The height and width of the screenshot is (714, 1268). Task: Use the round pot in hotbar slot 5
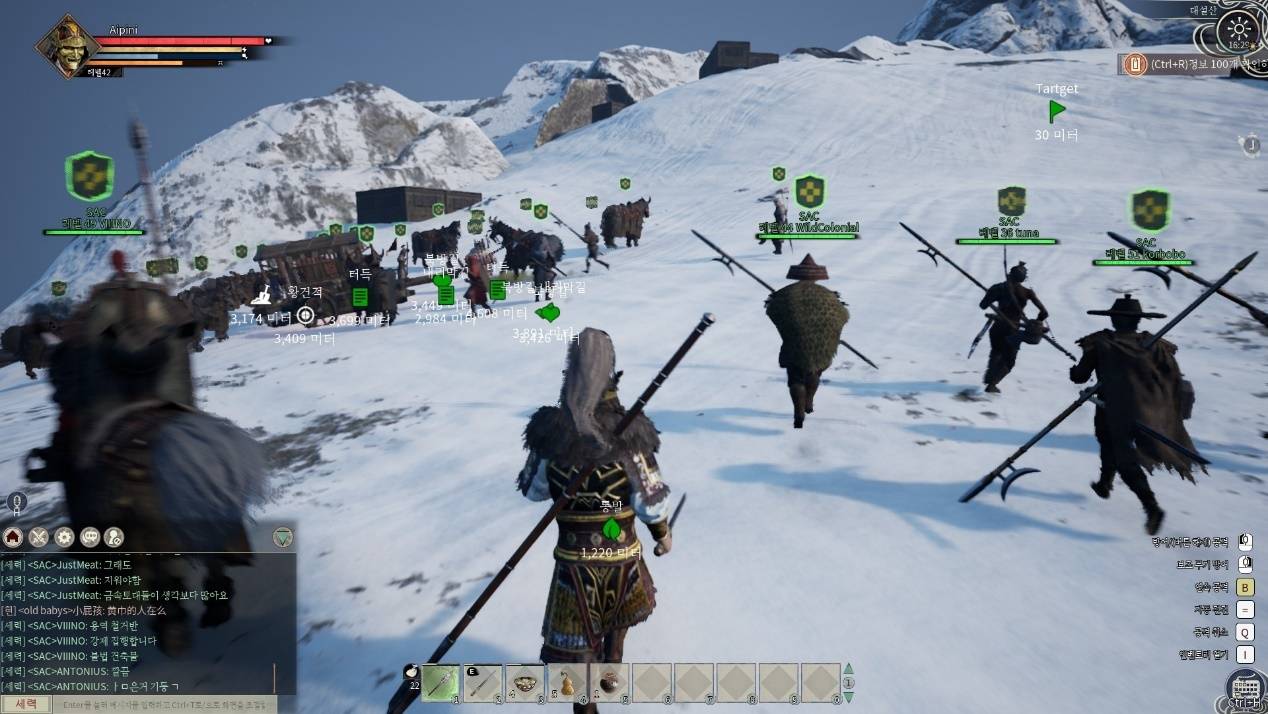(609, 682)
